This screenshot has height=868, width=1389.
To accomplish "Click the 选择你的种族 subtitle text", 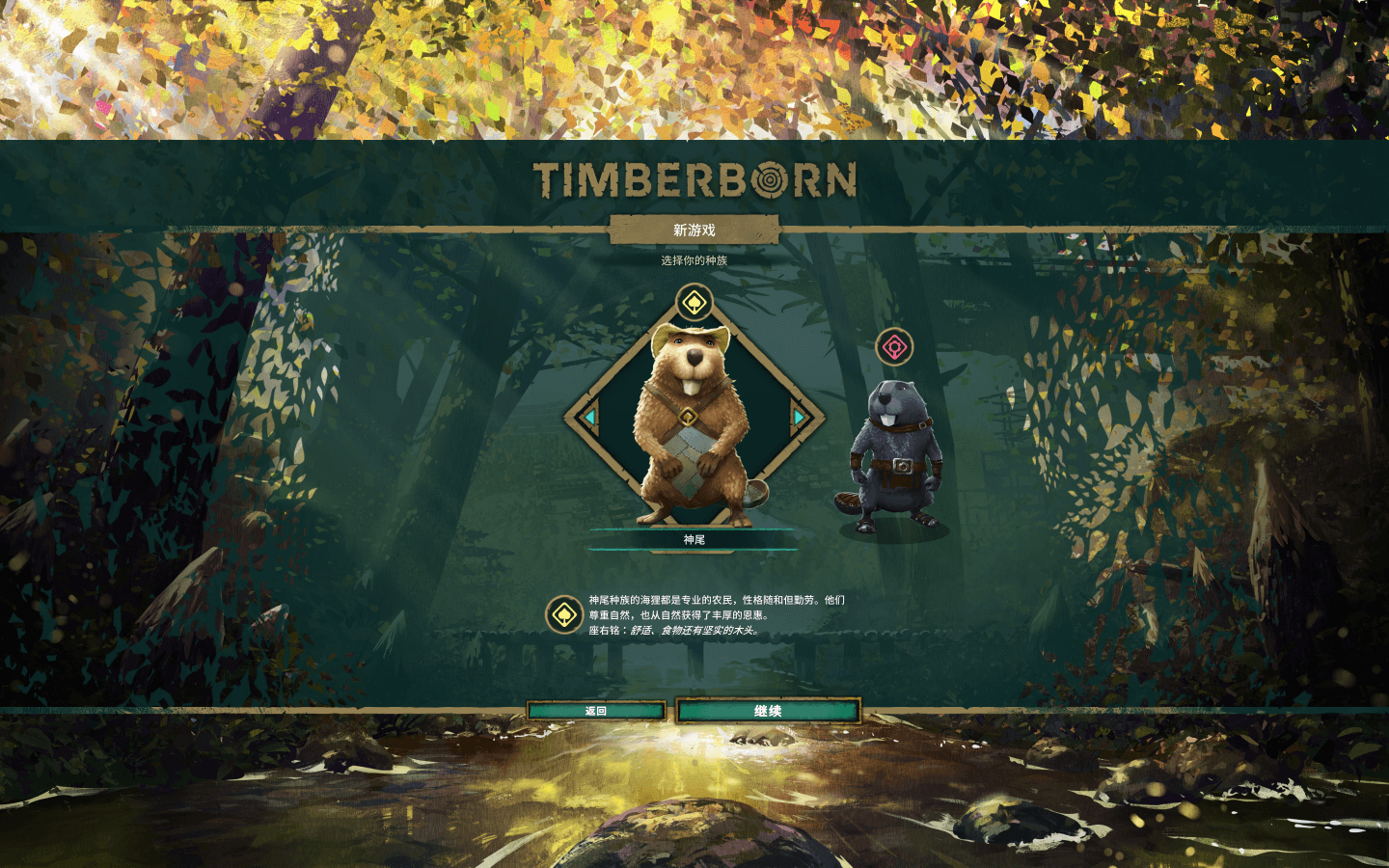I will 696,260.
